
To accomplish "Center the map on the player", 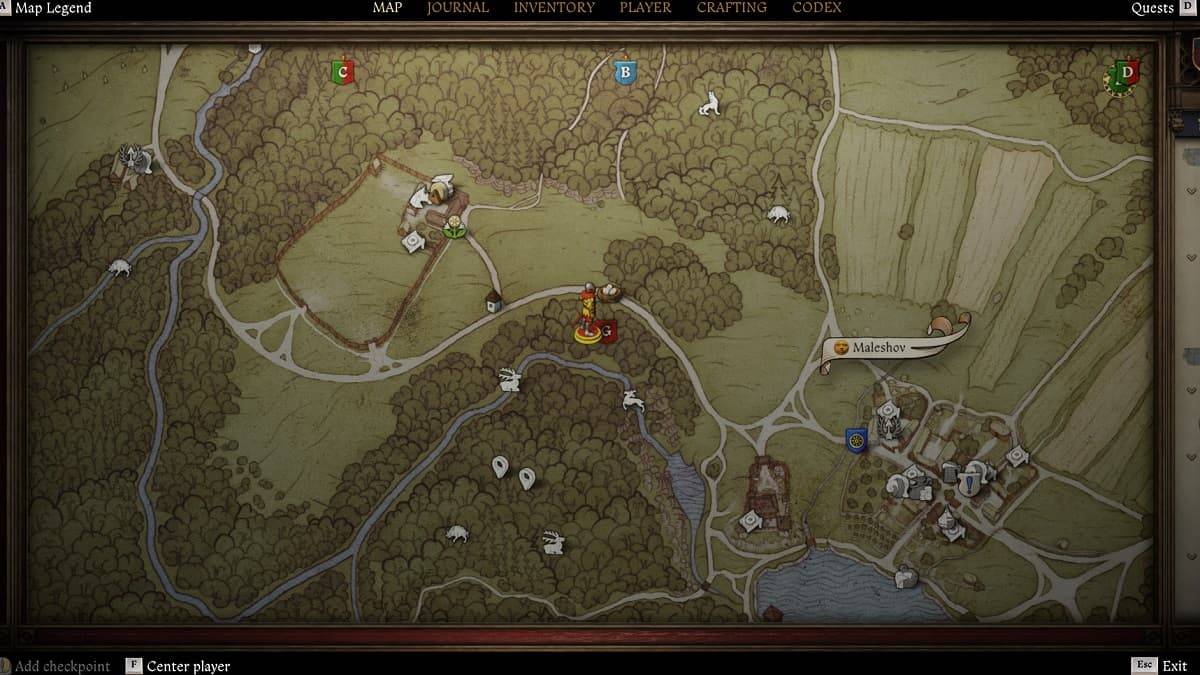I will 188,666.
